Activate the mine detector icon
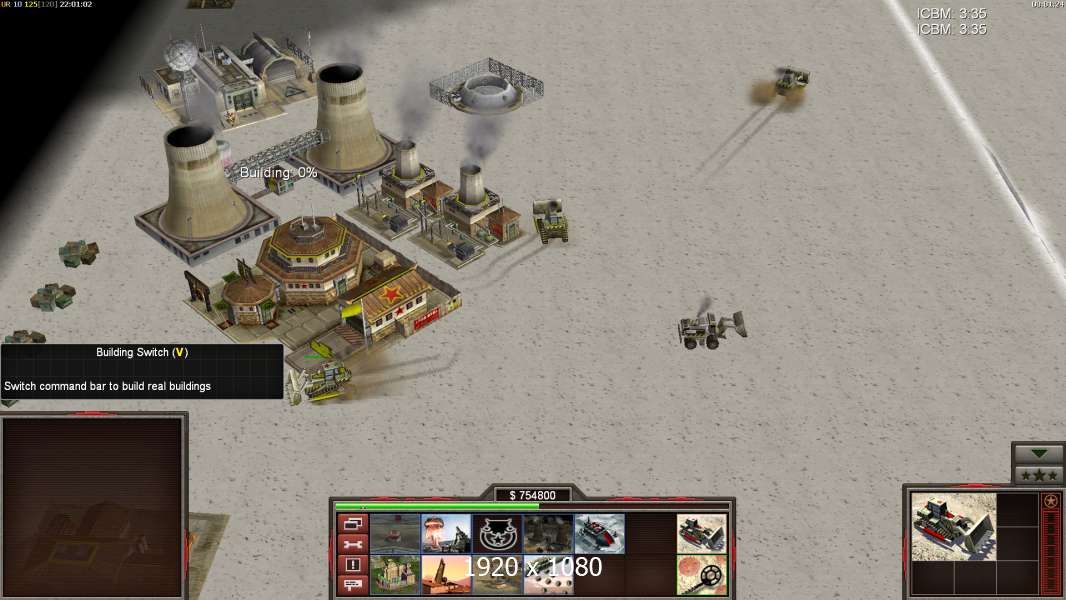This screenshot has height=600, width=1066. tap(701, 574)
